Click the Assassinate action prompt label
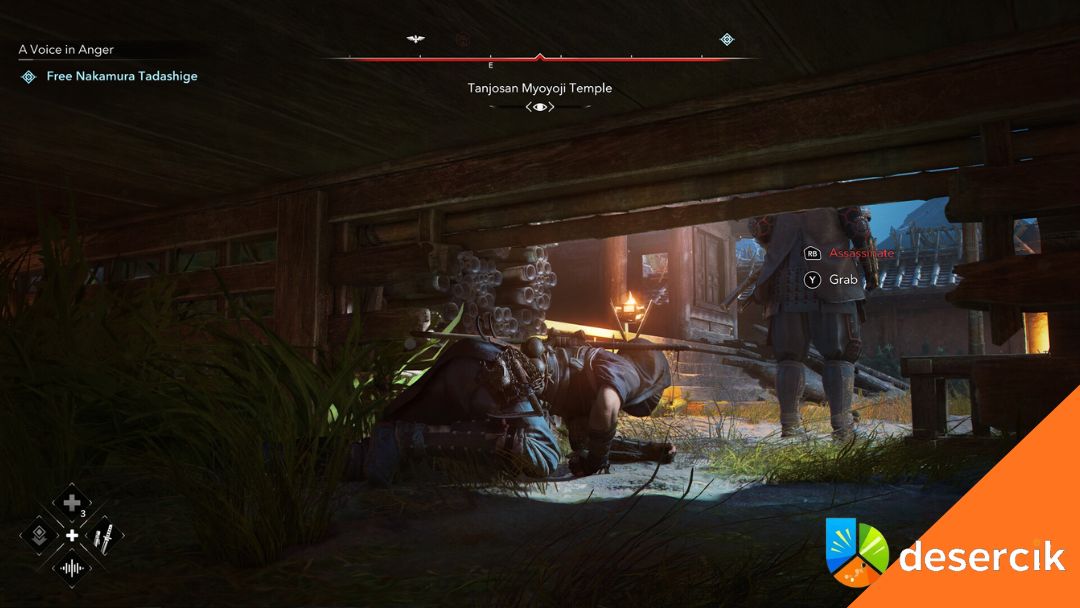Image resolution: width=1080 pixels, height=608 pixels. 861,254
